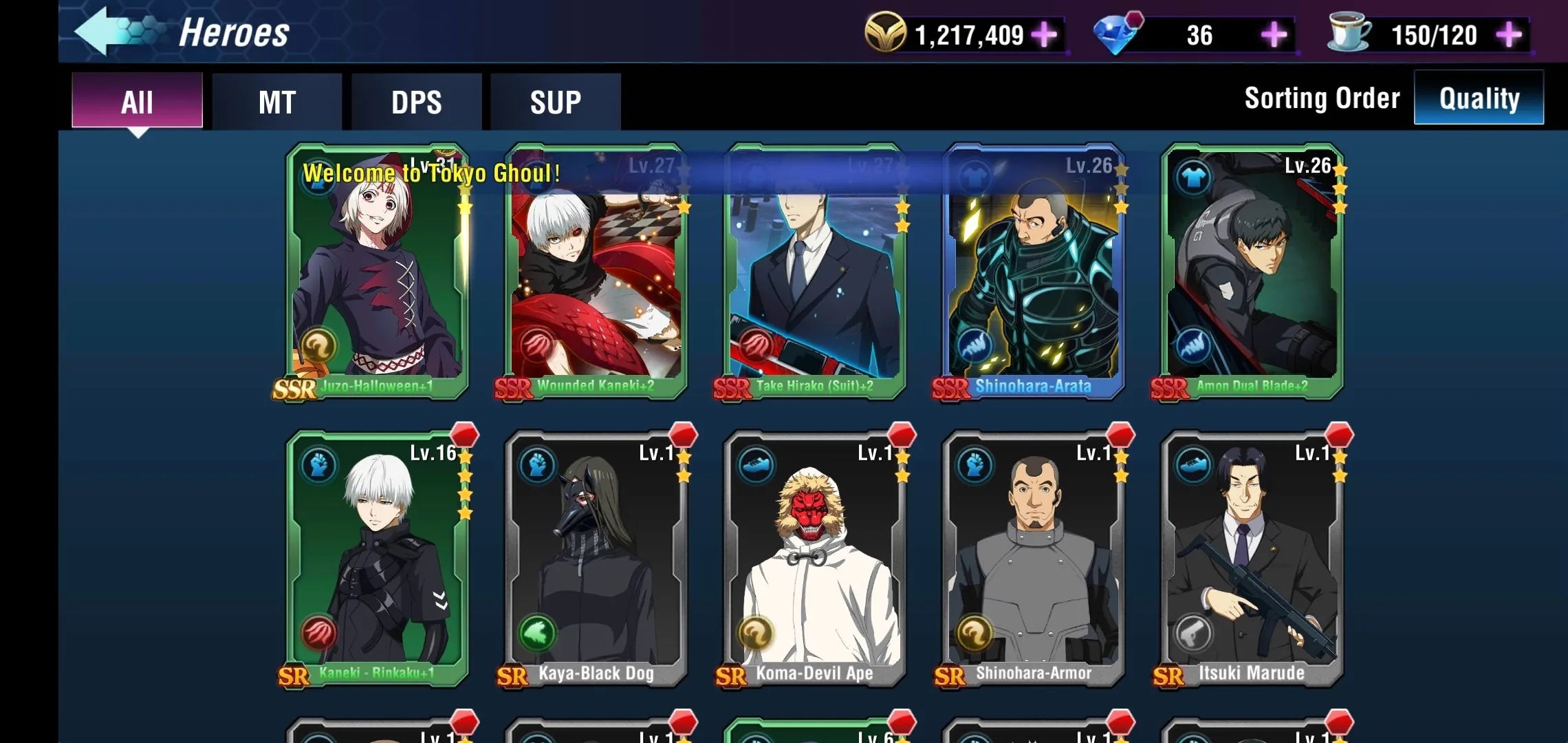This screenshot has height=743, width=1568.
Task: Open the MT hero filter tab
Action: (276, 102)
